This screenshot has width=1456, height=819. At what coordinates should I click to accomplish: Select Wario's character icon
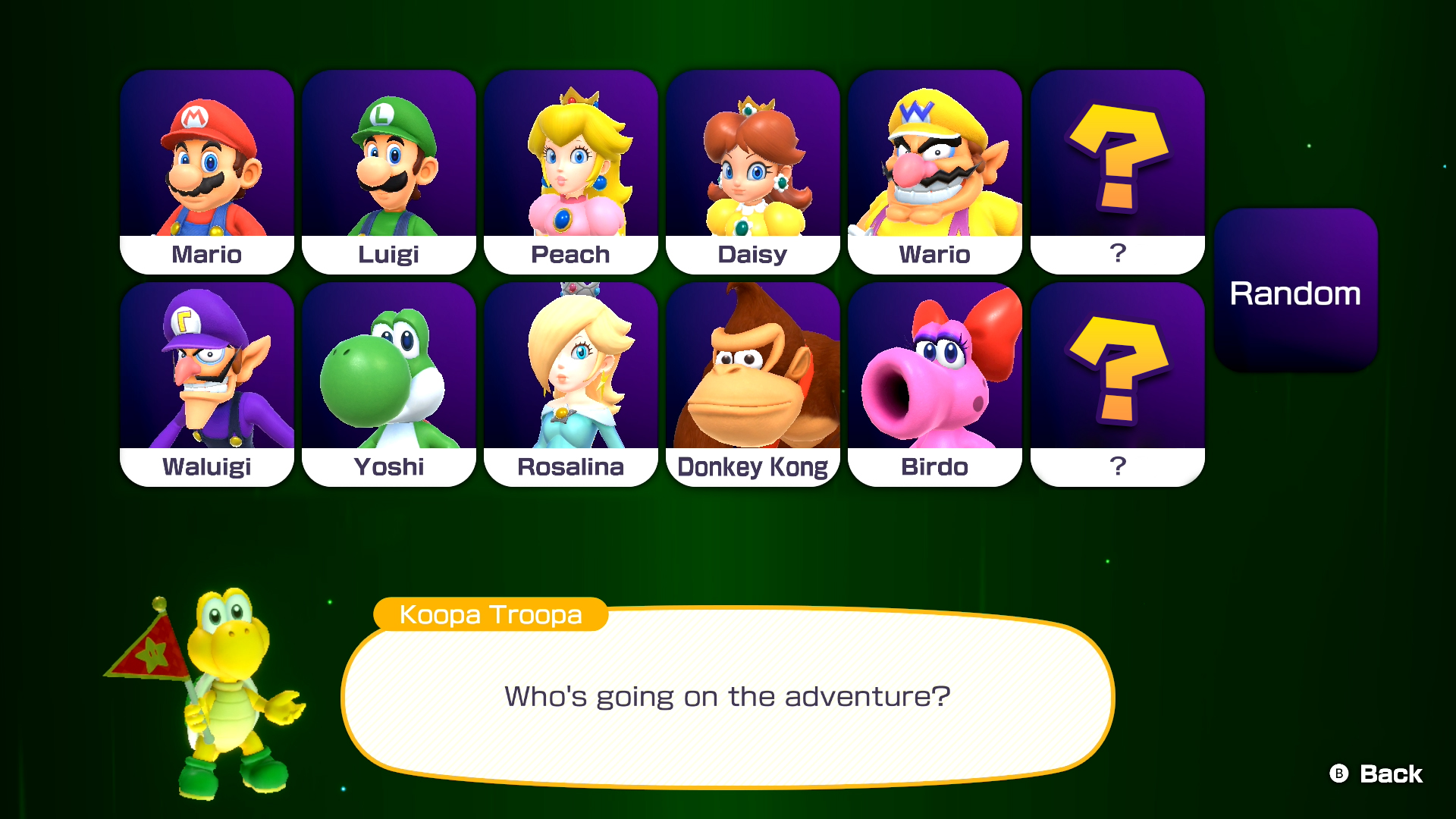coord(934,159)
